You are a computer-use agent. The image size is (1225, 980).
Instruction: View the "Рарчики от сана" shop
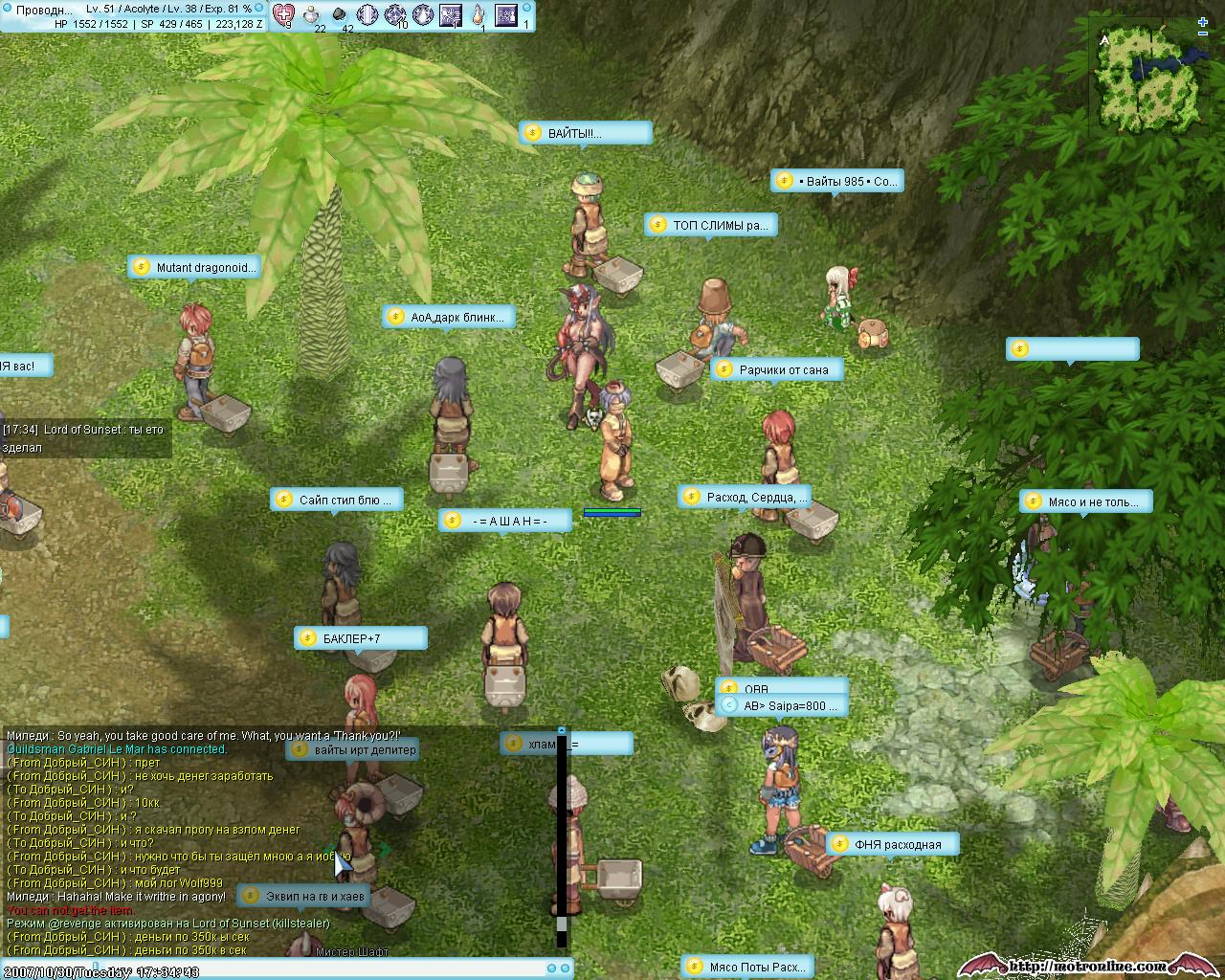pyautogui.click(x=776, y=370)
